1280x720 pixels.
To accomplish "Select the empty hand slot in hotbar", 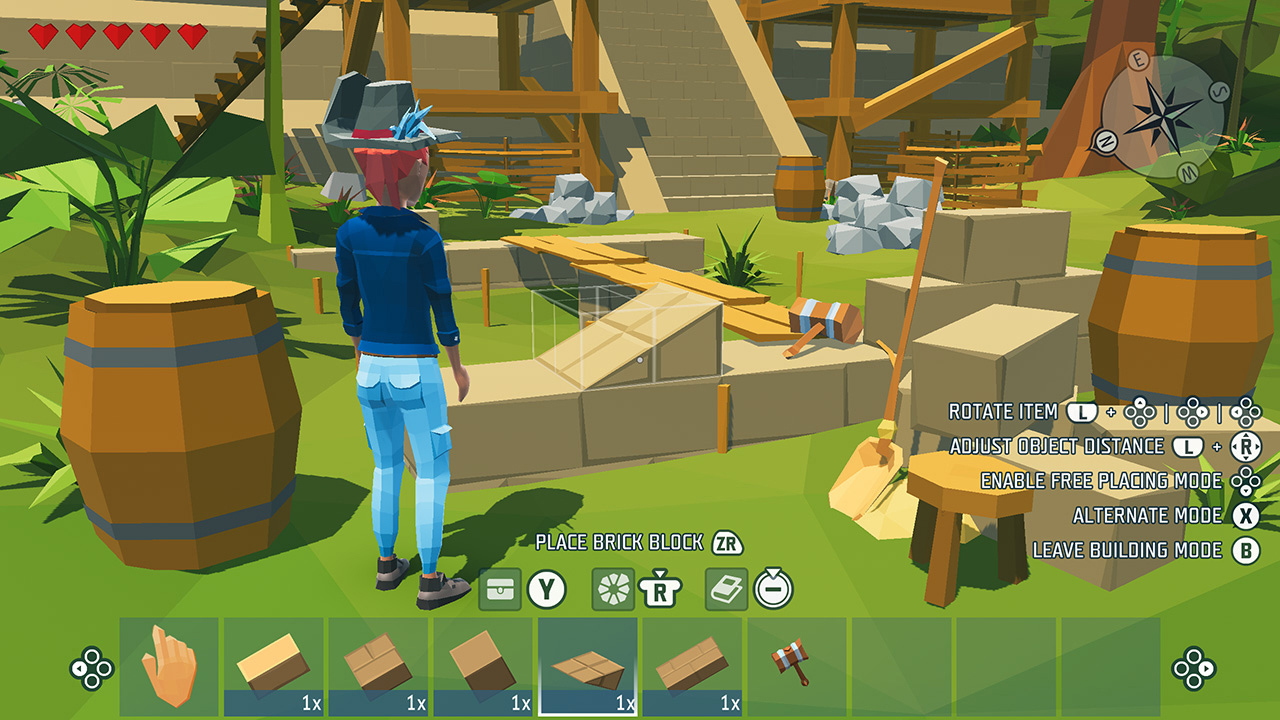I will [x=170, y=662].
